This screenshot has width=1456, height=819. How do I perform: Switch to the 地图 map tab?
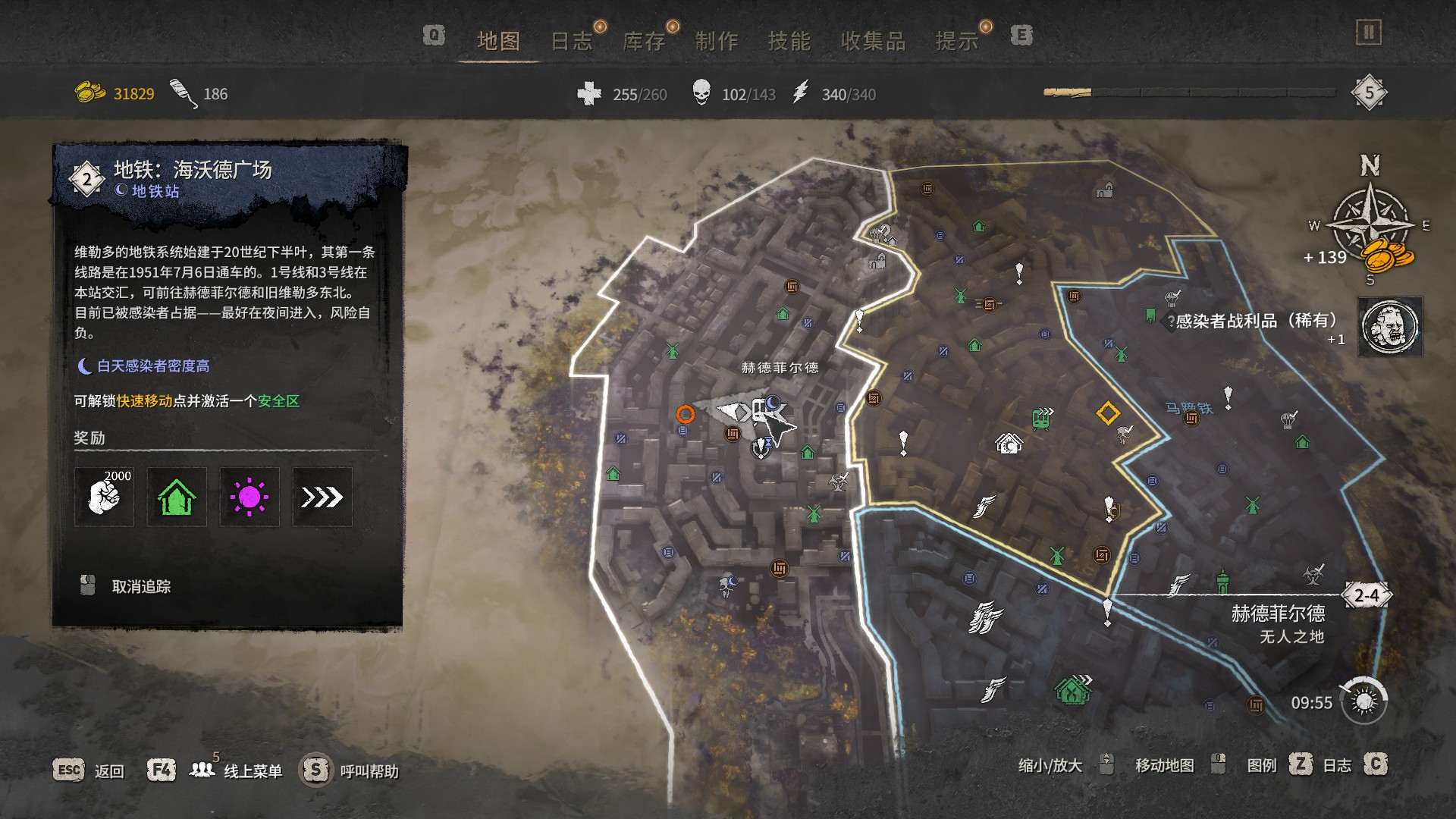498,41
